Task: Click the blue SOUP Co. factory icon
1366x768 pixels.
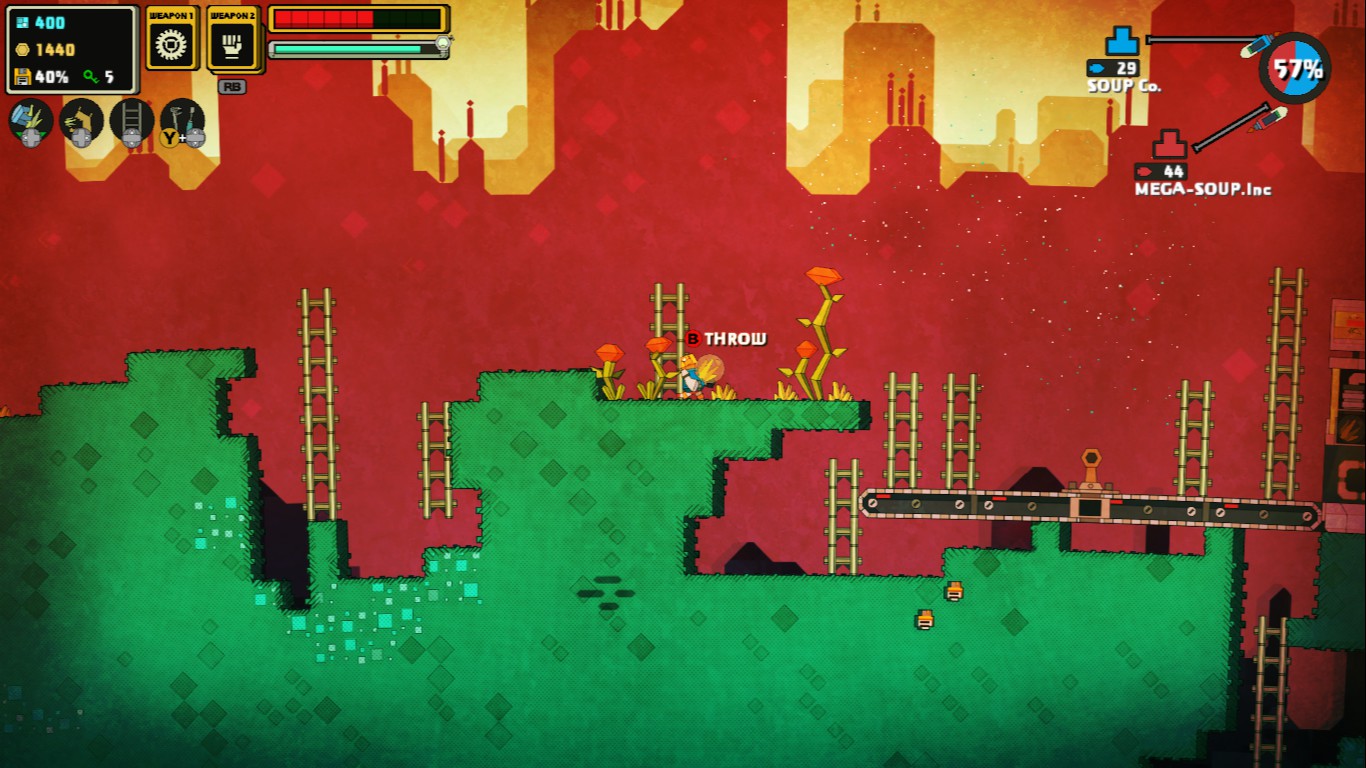Action: coord(1121,42)
